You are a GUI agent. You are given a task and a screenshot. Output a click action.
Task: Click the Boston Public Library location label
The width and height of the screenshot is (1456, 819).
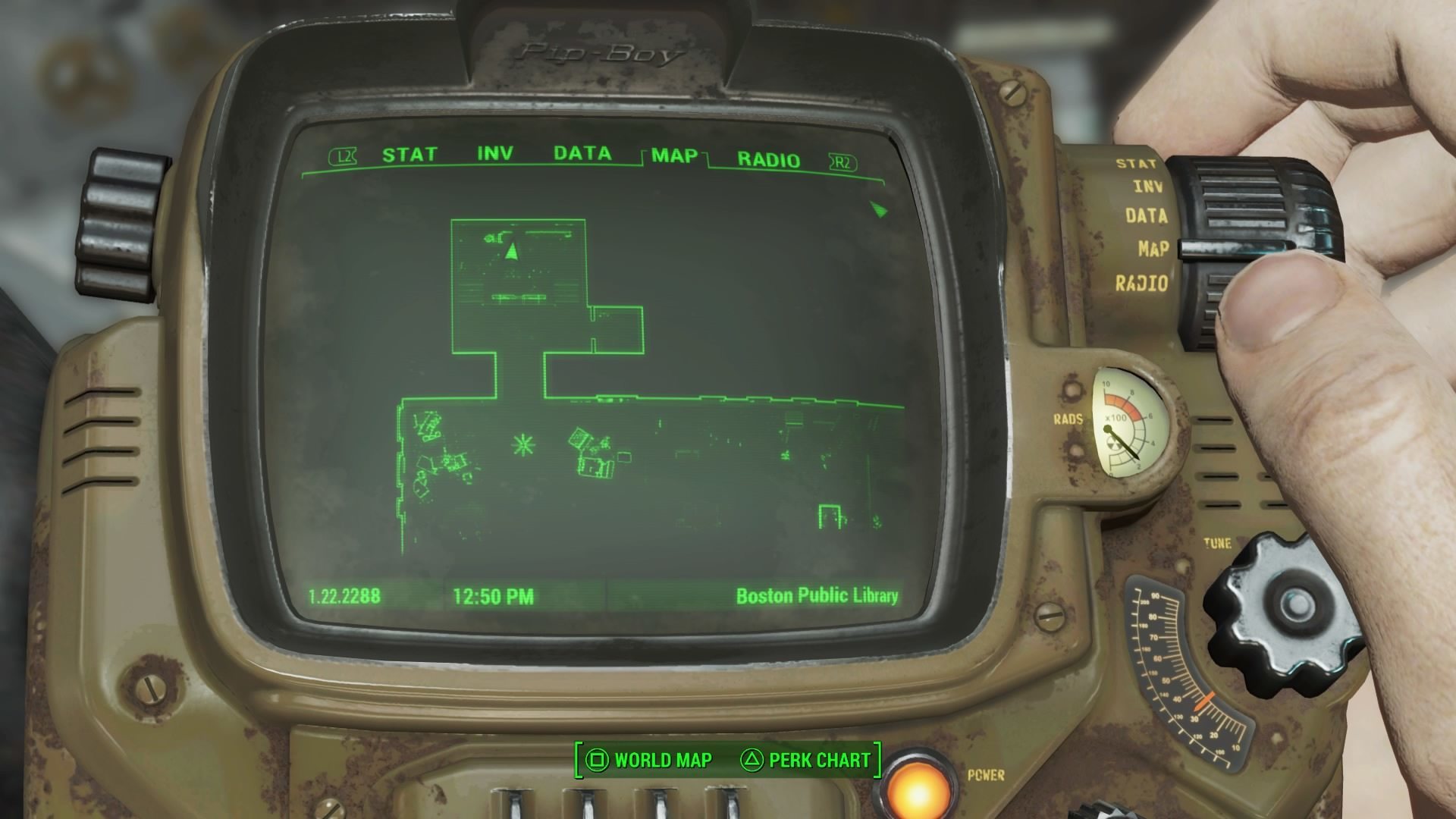pyautogui.click(x=817, y=596)
